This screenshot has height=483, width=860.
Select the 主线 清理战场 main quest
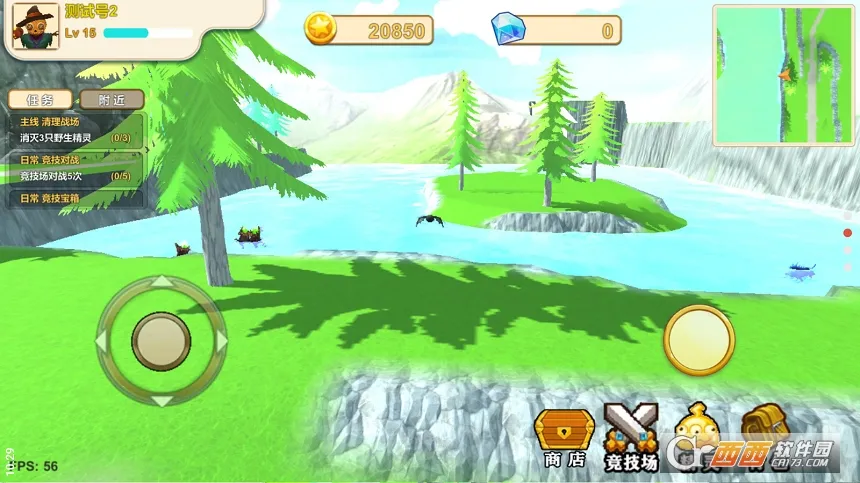[x=75, y=130]
